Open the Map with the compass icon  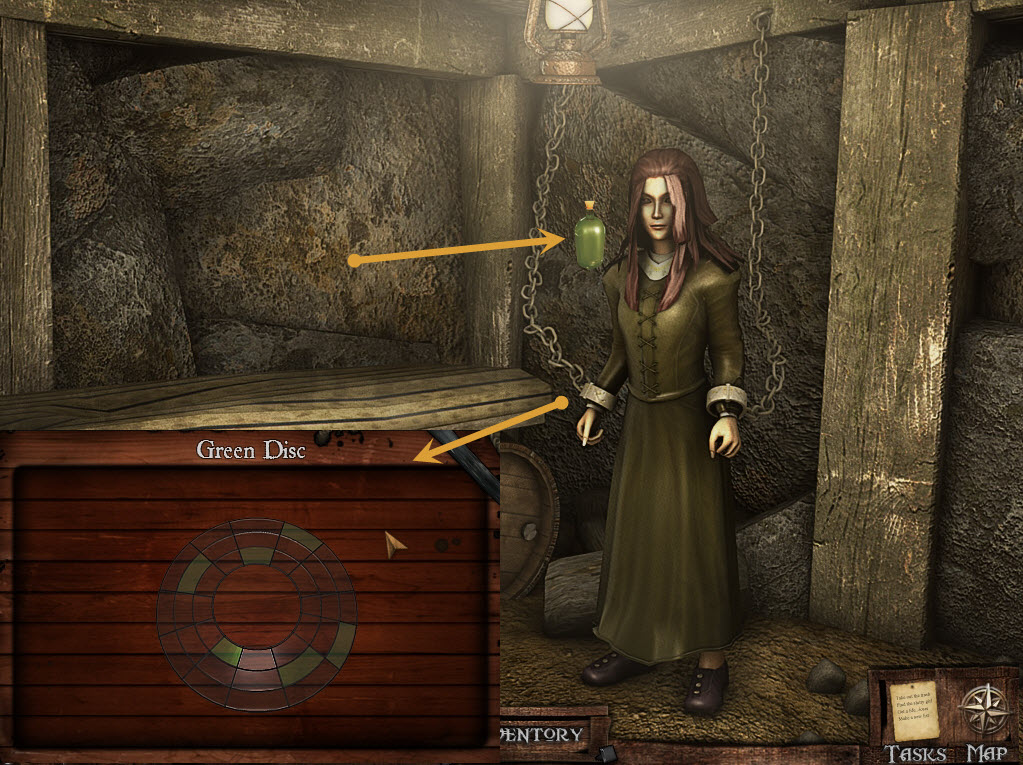pyautogui.click(x=986, y=712)
